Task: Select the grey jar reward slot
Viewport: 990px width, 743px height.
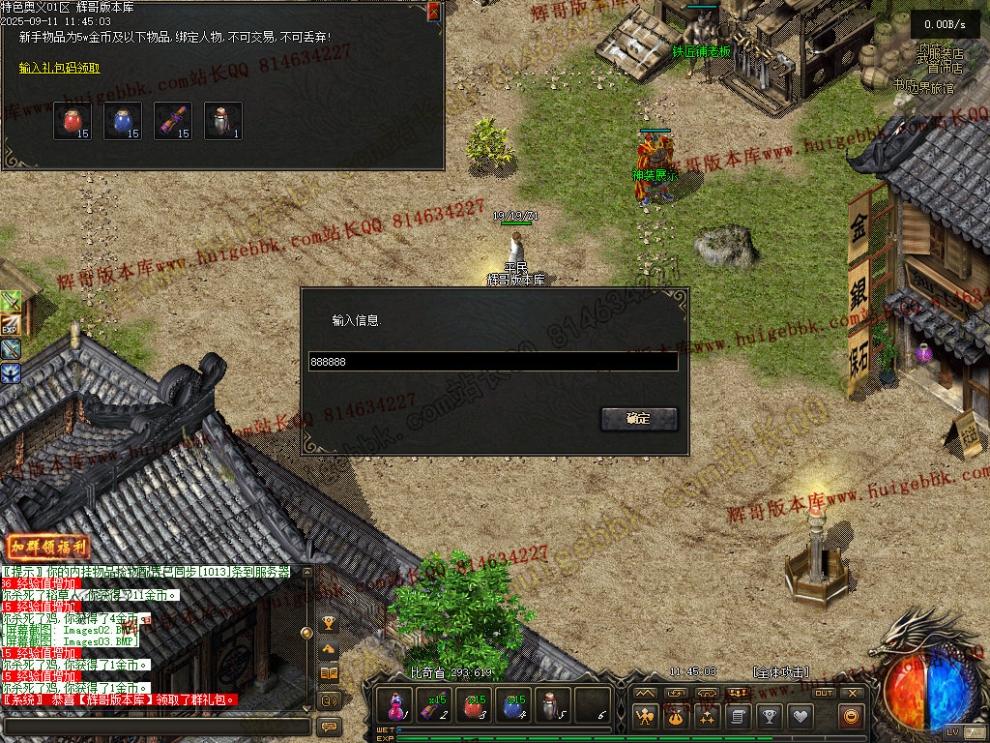Action: pyautogui.click(x=223, y=121)
